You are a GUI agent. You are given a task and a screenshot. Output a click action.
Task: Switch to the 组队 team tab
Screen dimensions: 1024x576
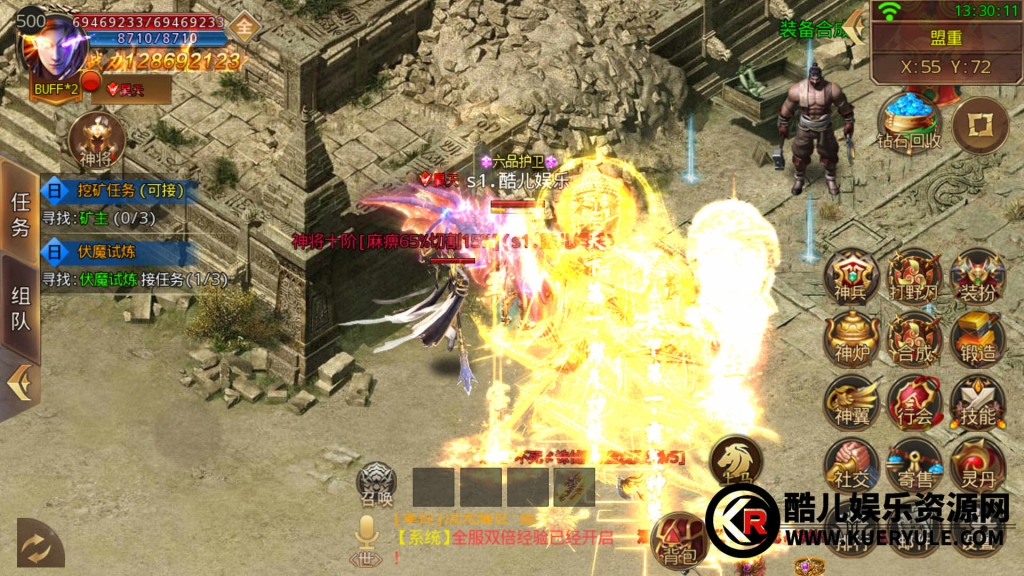point(21,308)
